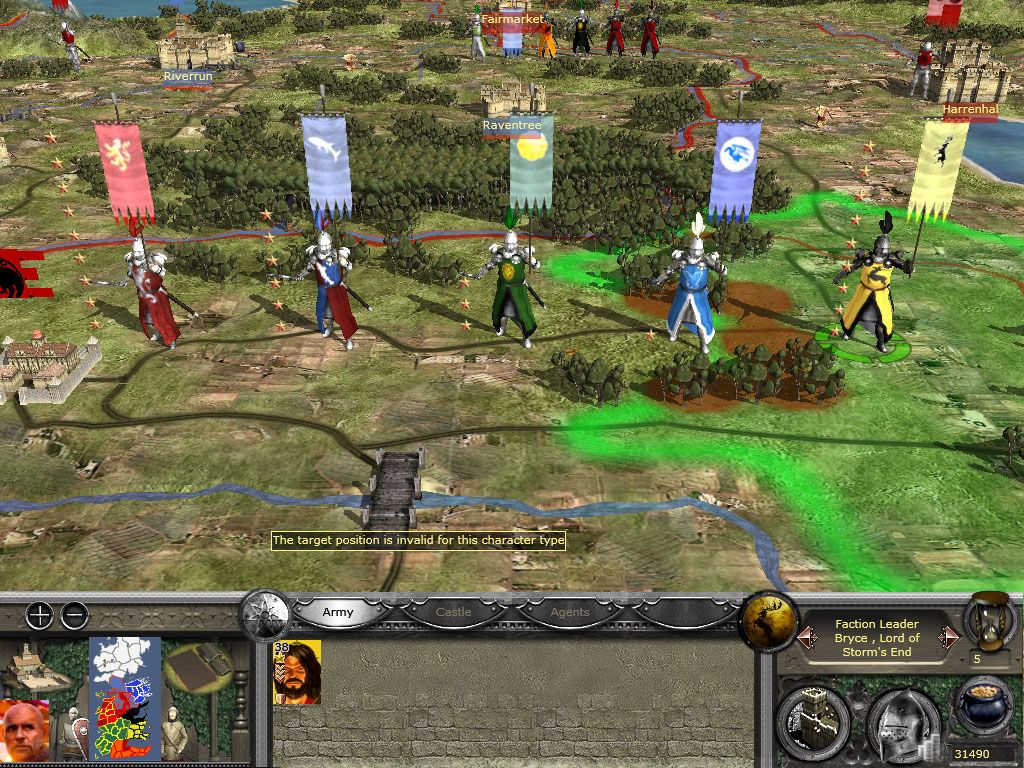Click Faction Leader Bryce name panel
Viewport: 1024px width, 768px height.
tap(877, 637)
